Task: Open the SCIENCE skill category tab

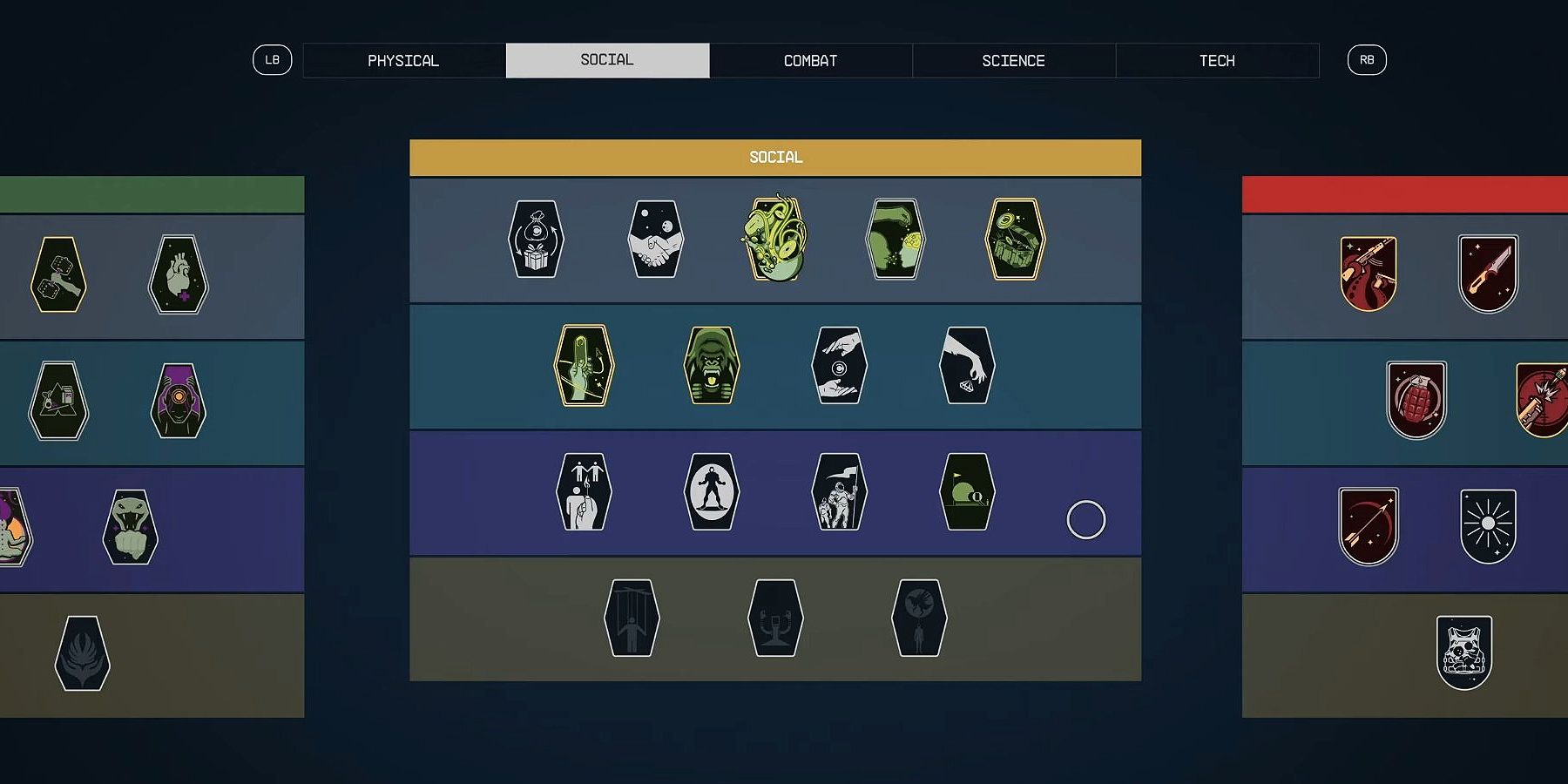Action: [1013, 60]
